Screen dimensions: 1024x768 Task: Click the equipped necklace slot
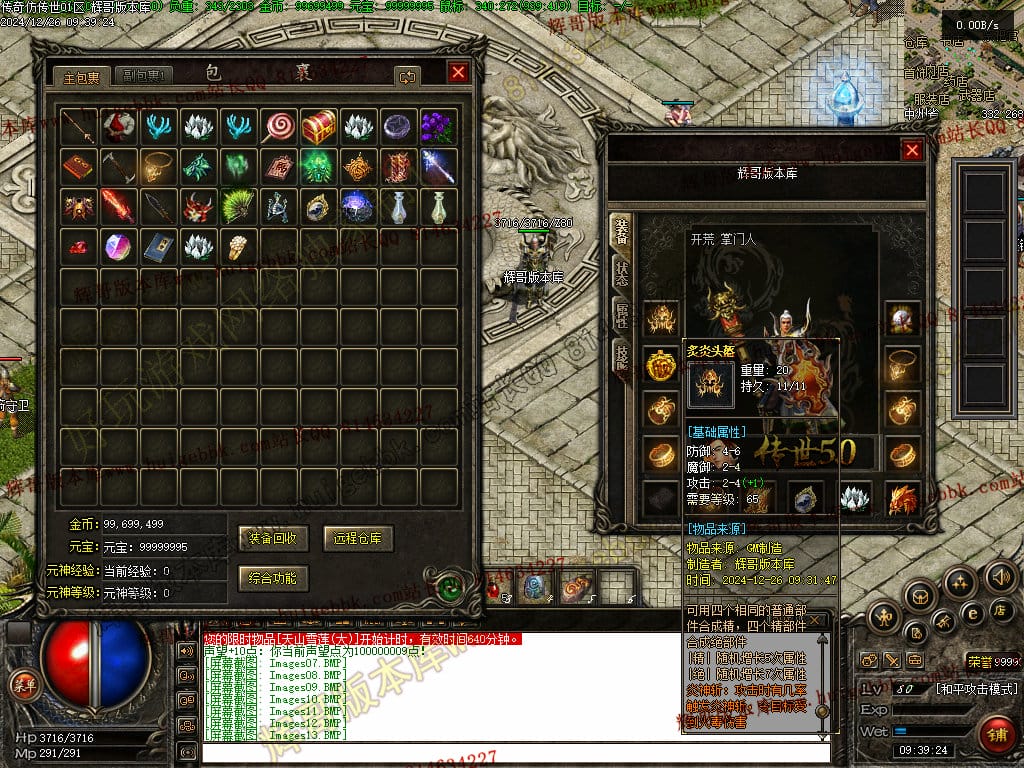click(x=903, y=364)
